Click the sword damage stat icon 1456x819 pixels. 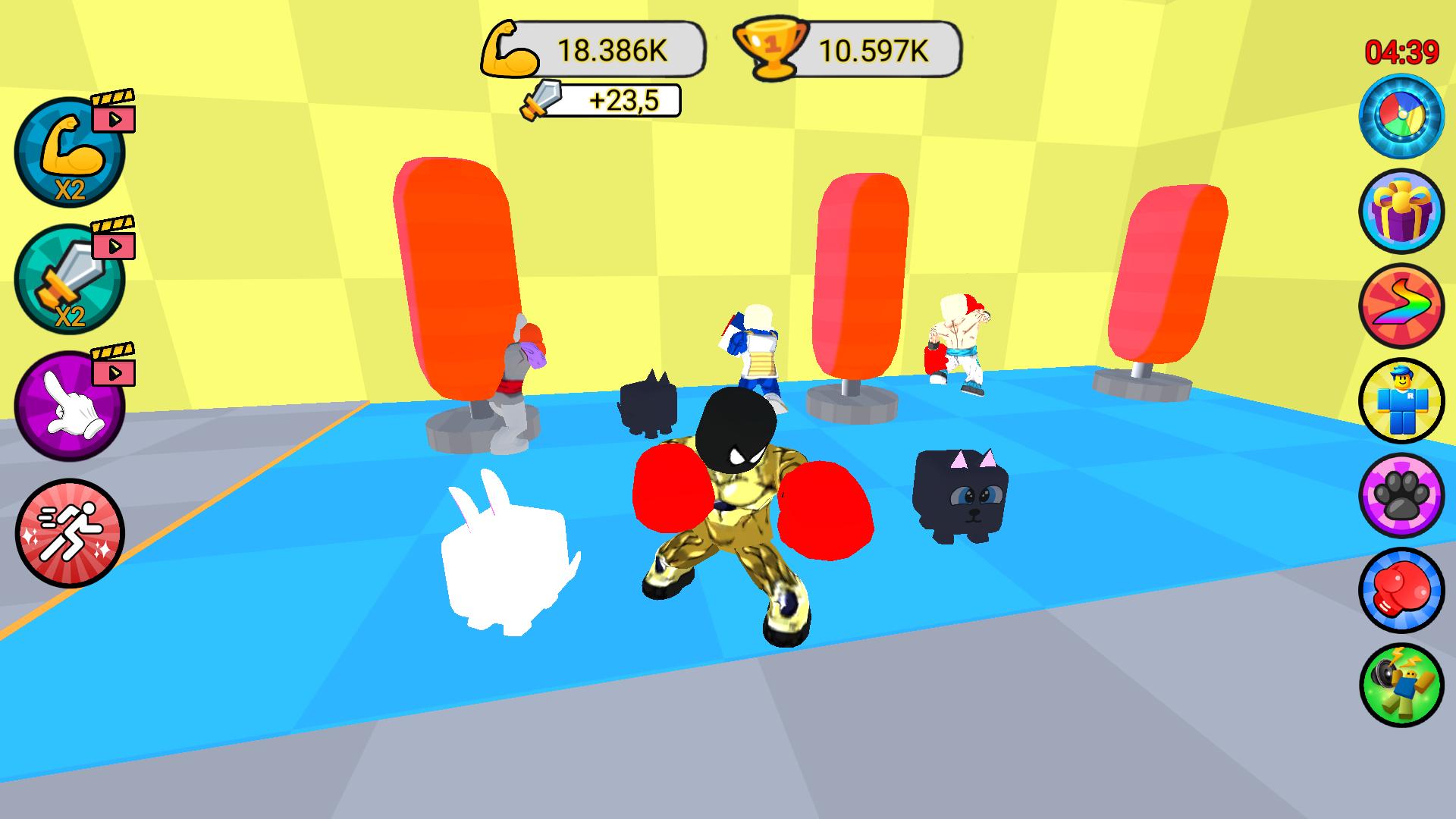coord(540,101)
